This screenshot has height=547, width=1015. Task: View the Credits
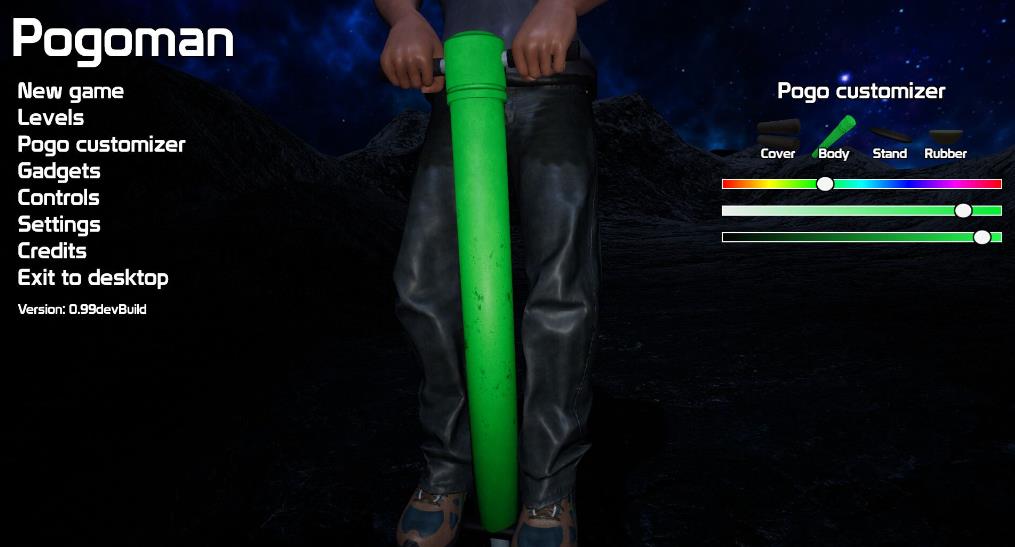tap(52, 251)
